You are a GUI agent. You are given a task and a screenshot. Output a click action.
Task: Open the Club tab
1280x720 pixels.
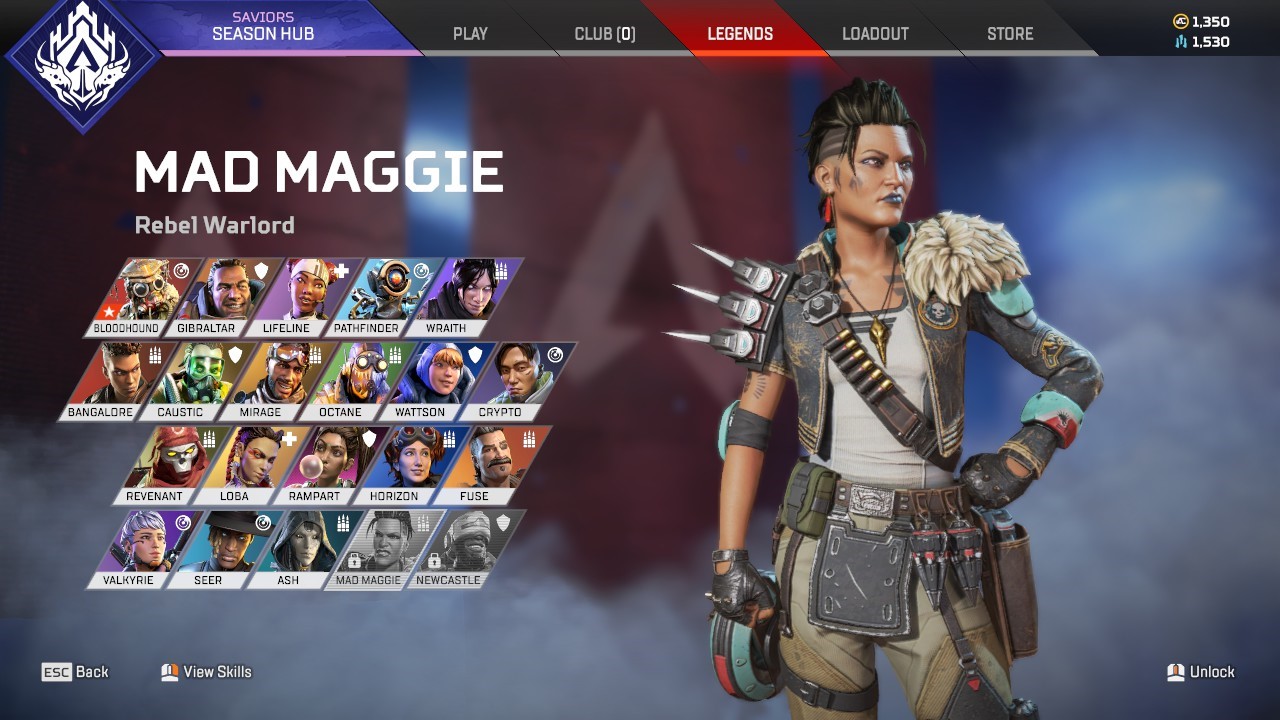pyautogui.click(x=604, y=34)
